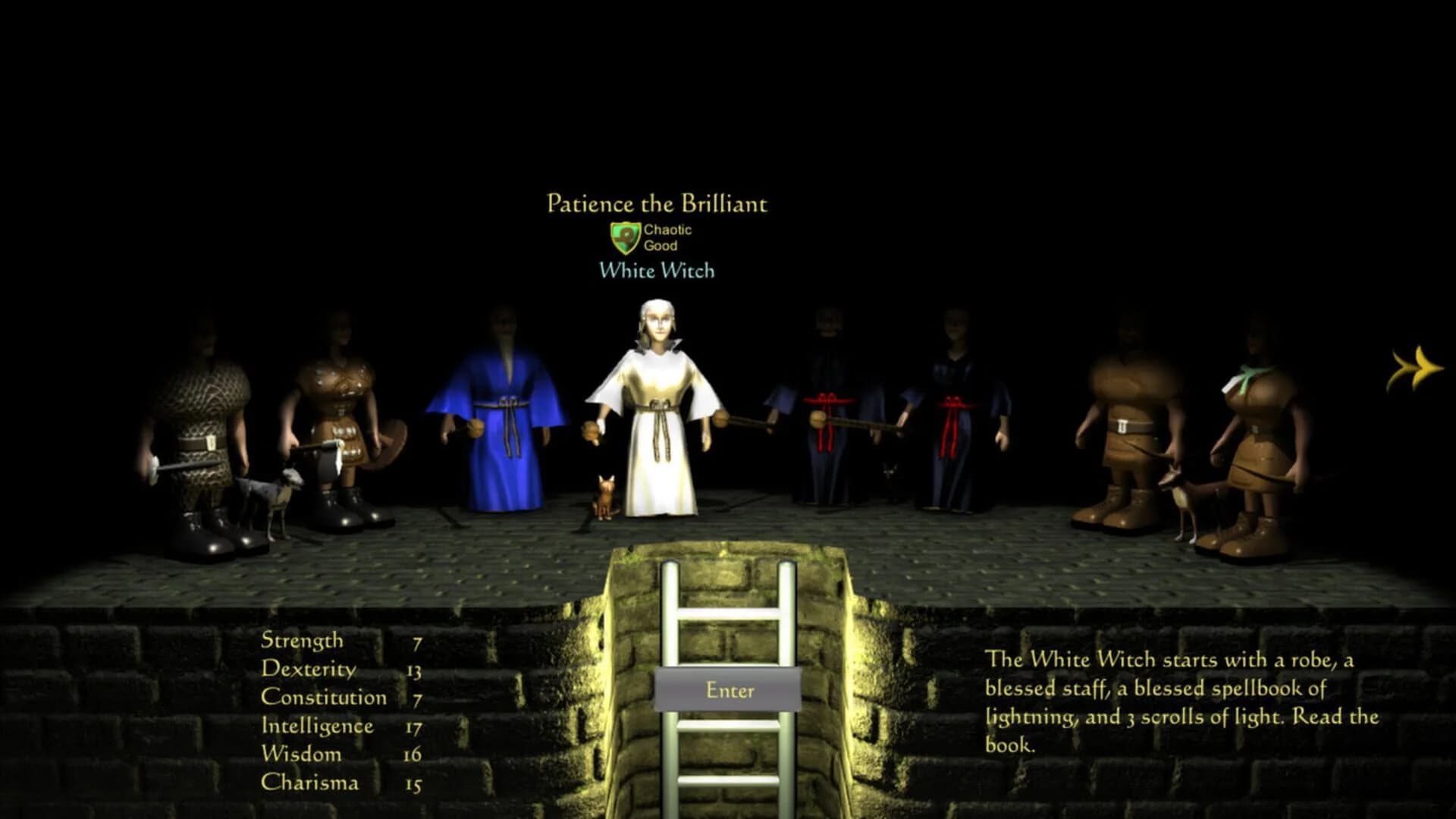Click the Chaotic Good alignment shield

(x=626, y=236)
